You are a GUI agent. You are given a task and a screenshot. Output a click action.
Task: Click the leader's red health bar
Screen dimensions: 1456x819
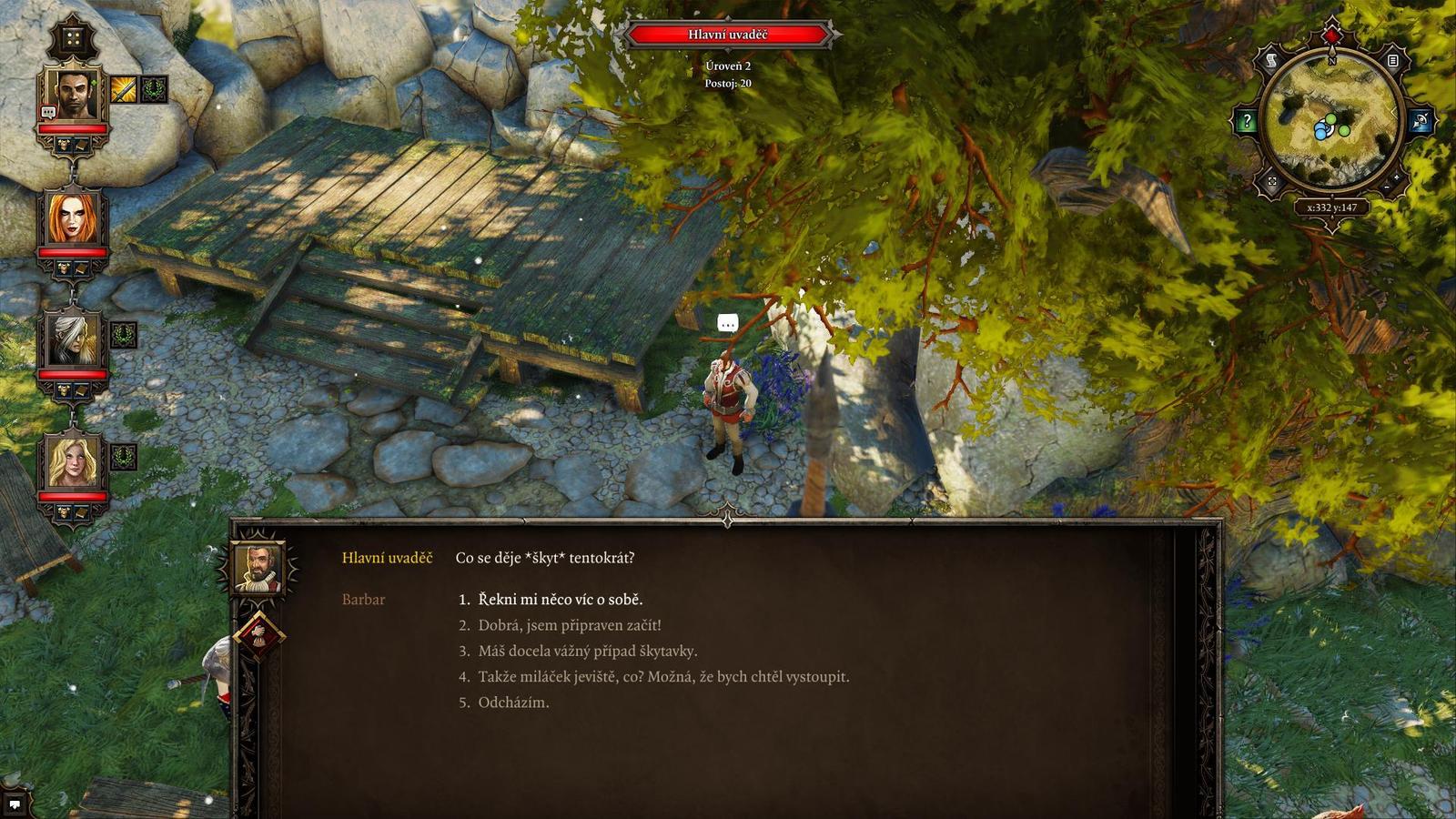(73, 128)
